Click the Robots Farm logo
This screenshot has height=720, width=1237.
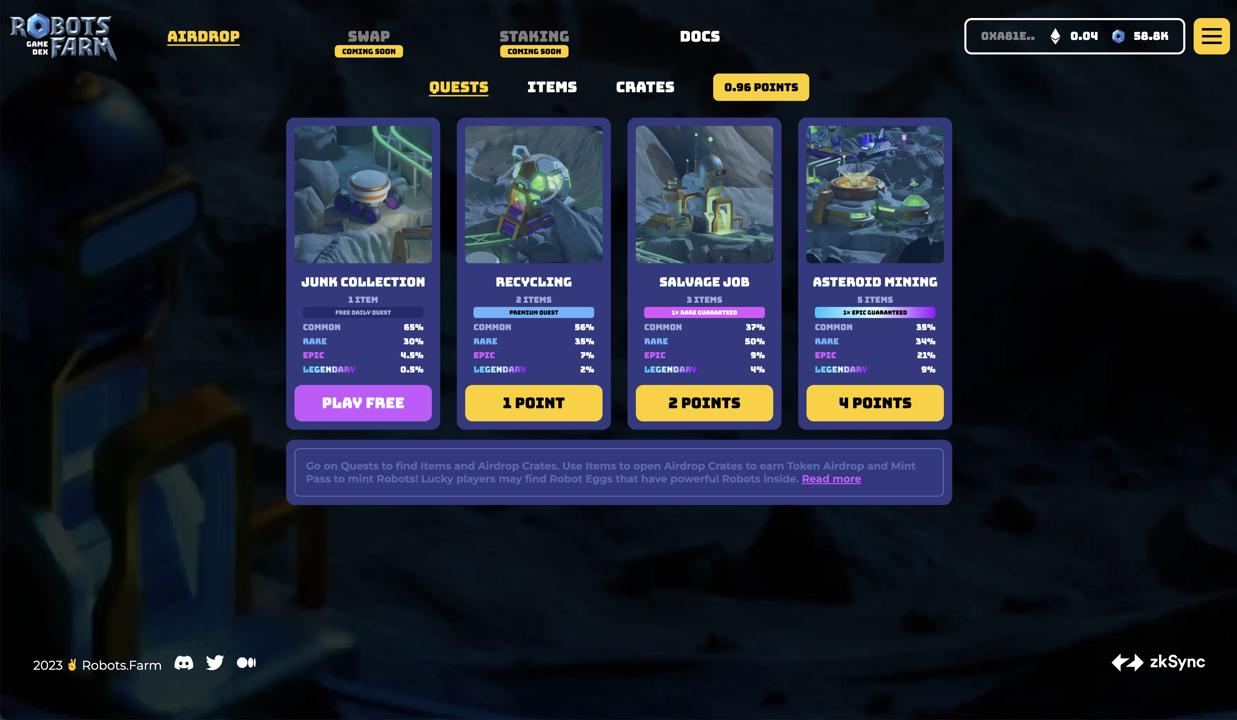click(x=63, y=37)
